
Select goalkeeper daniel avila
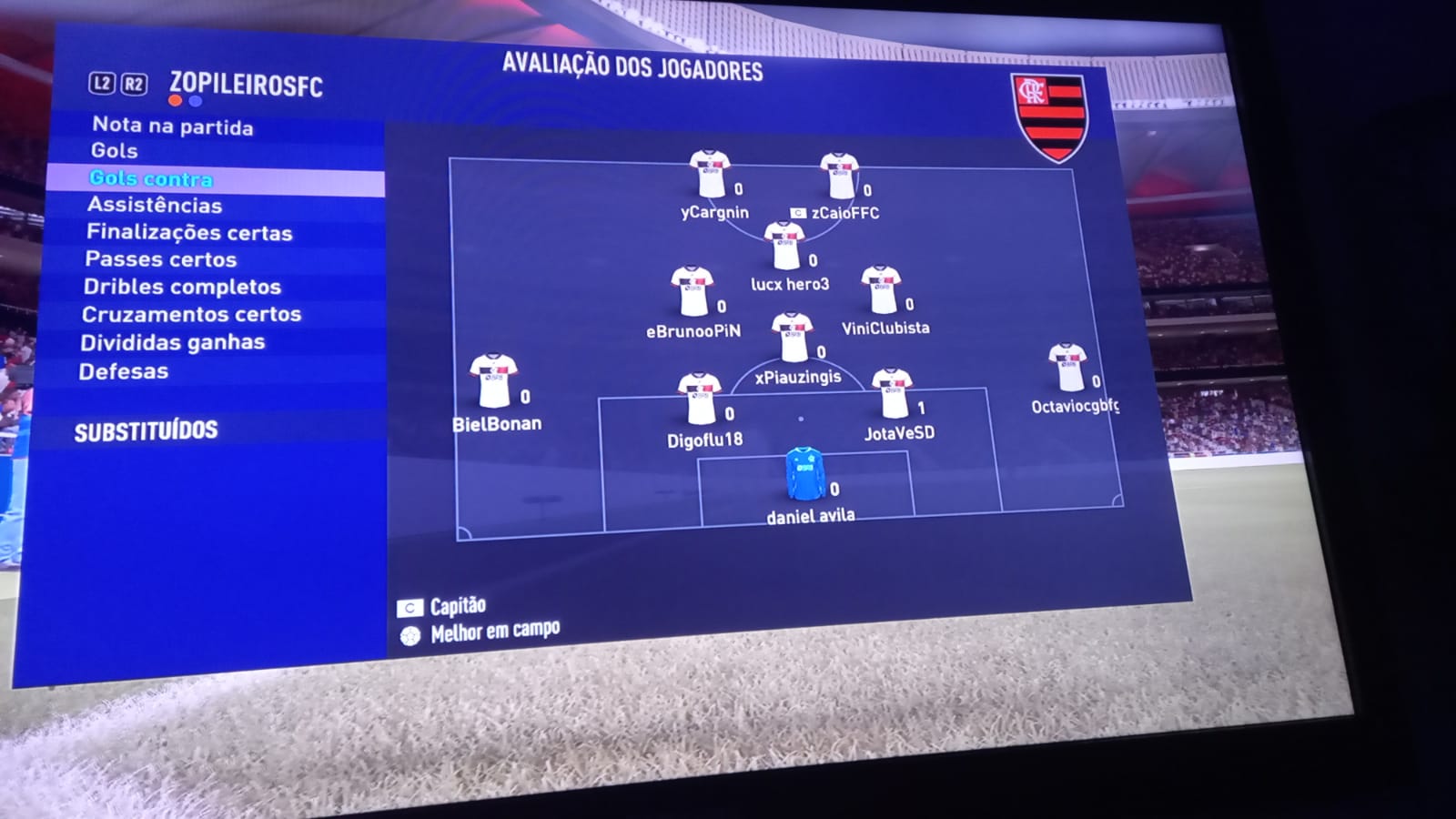coord(804,473)
